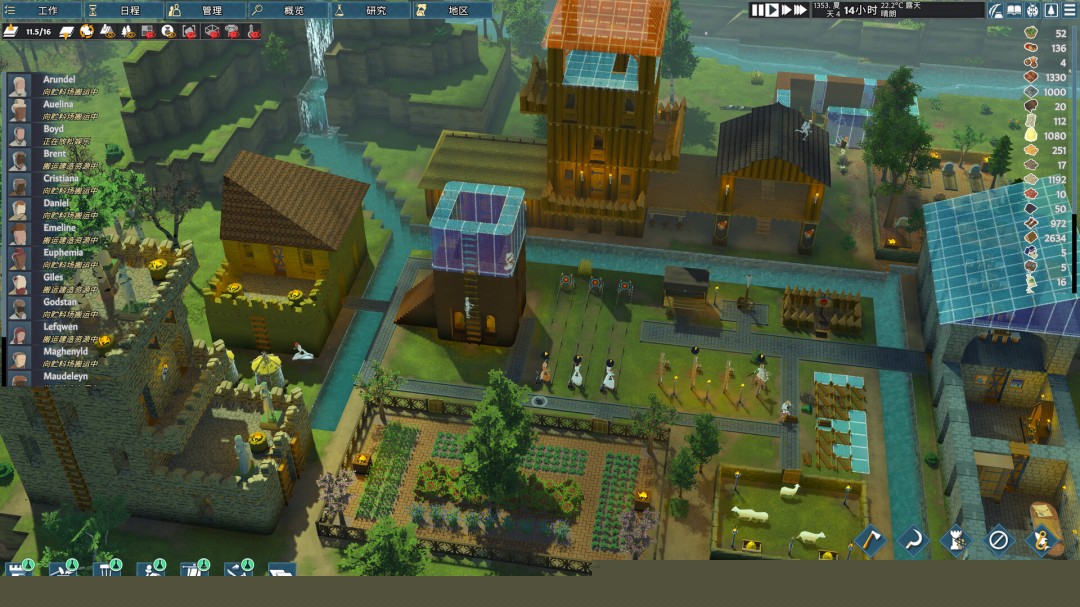Screen dimensions: 1080x607
Task: Pause the game
Action: (x=758, y=10)
